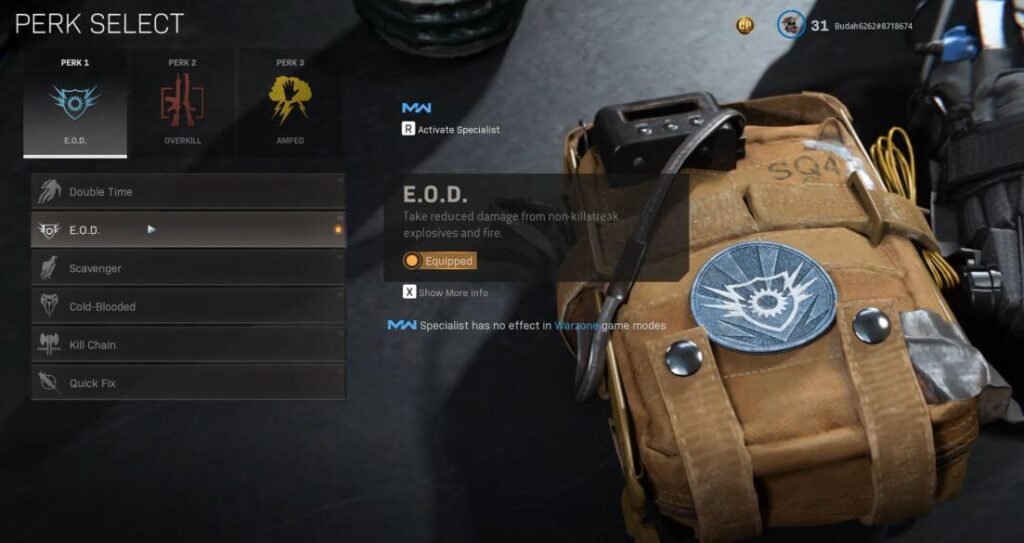Choose the Cold-Blooded perk

click(188, 306)
